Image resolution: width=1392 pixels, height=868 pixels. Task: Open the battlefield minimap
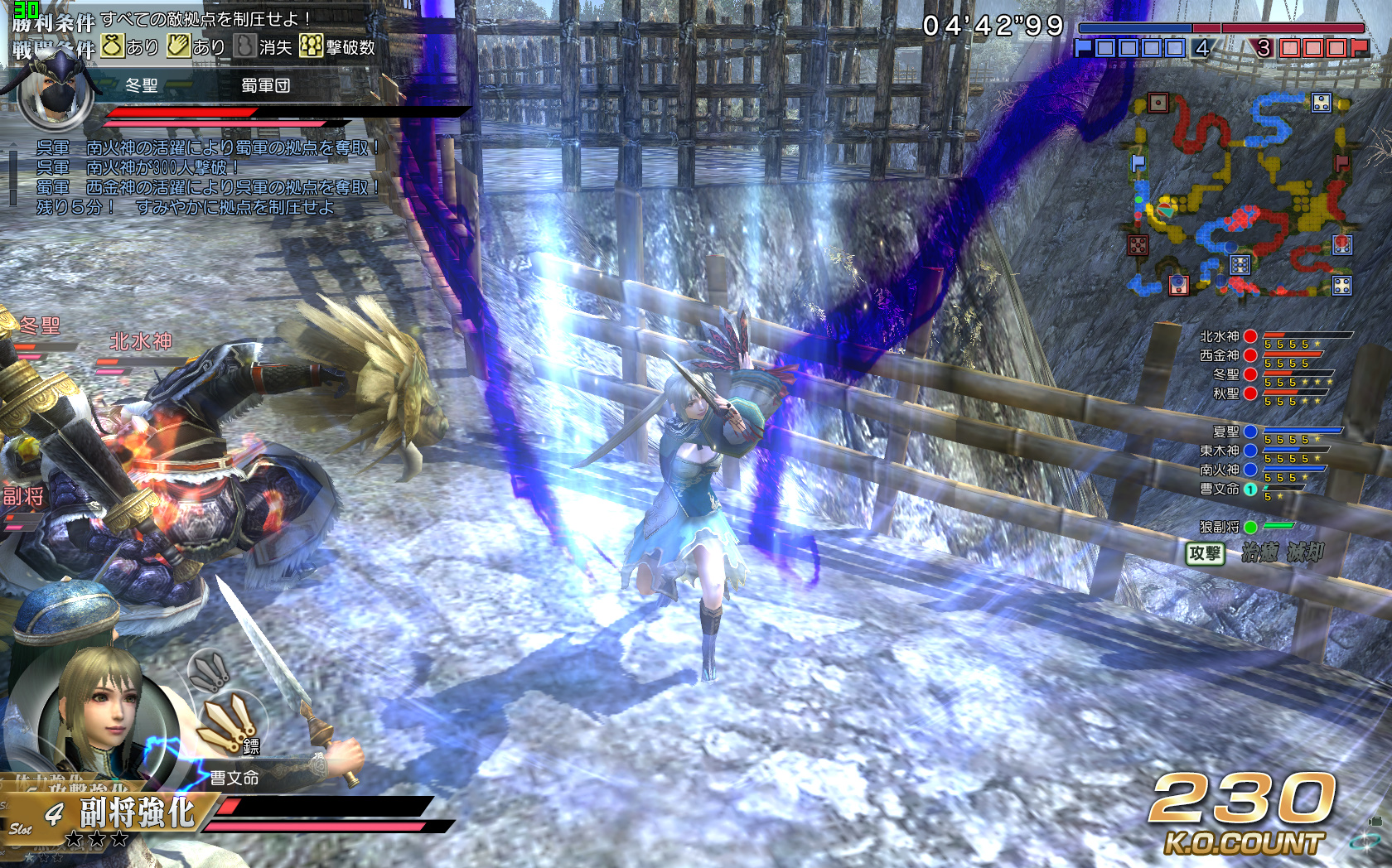(1240, 196)
